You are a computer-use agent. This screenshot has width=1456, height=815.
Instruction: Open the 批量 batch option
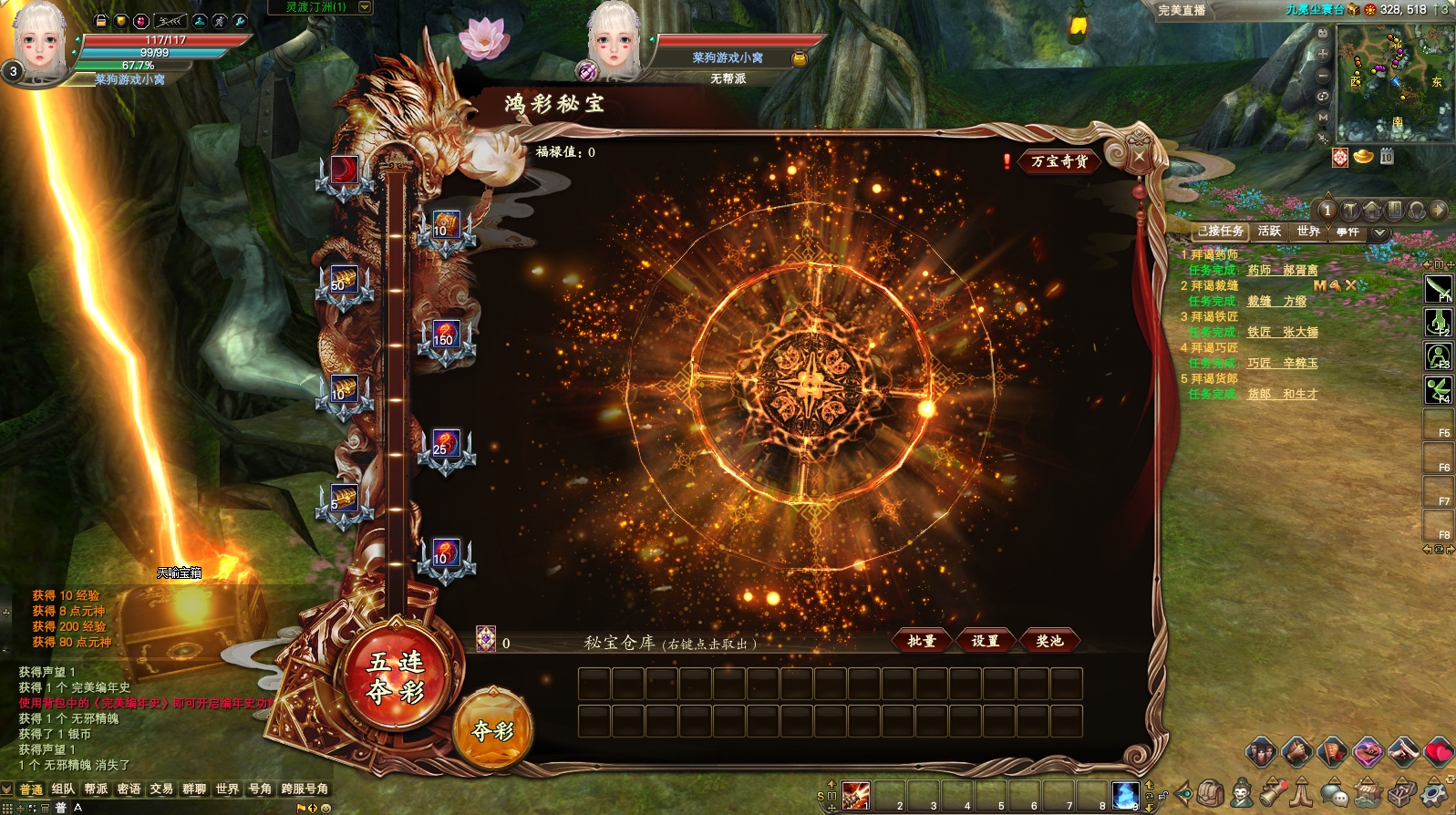pyautogui.click(x=922, y=641)
